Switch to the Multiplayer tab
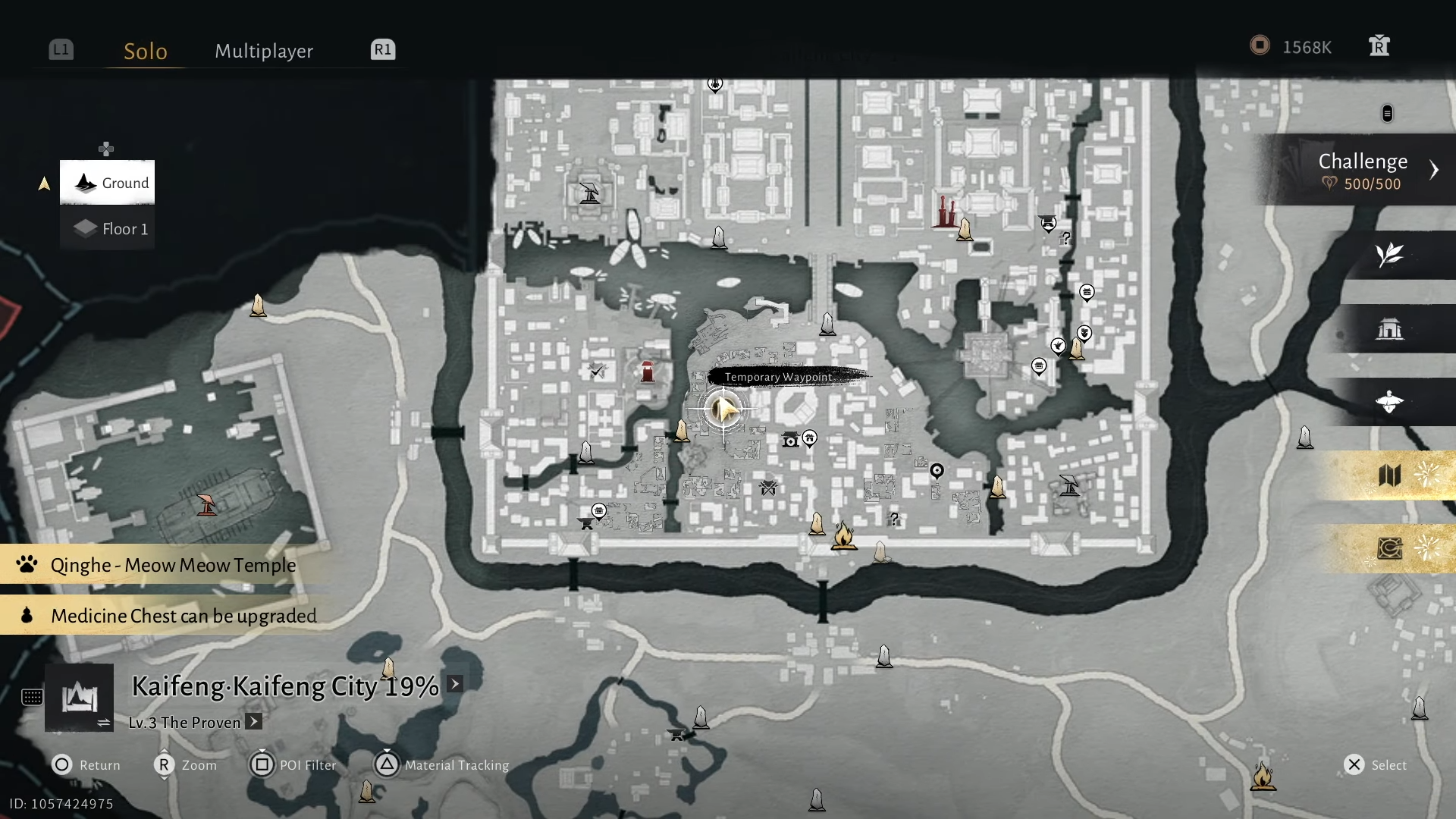The height and width of the screenshot is (819, 1456). [263, 51]
